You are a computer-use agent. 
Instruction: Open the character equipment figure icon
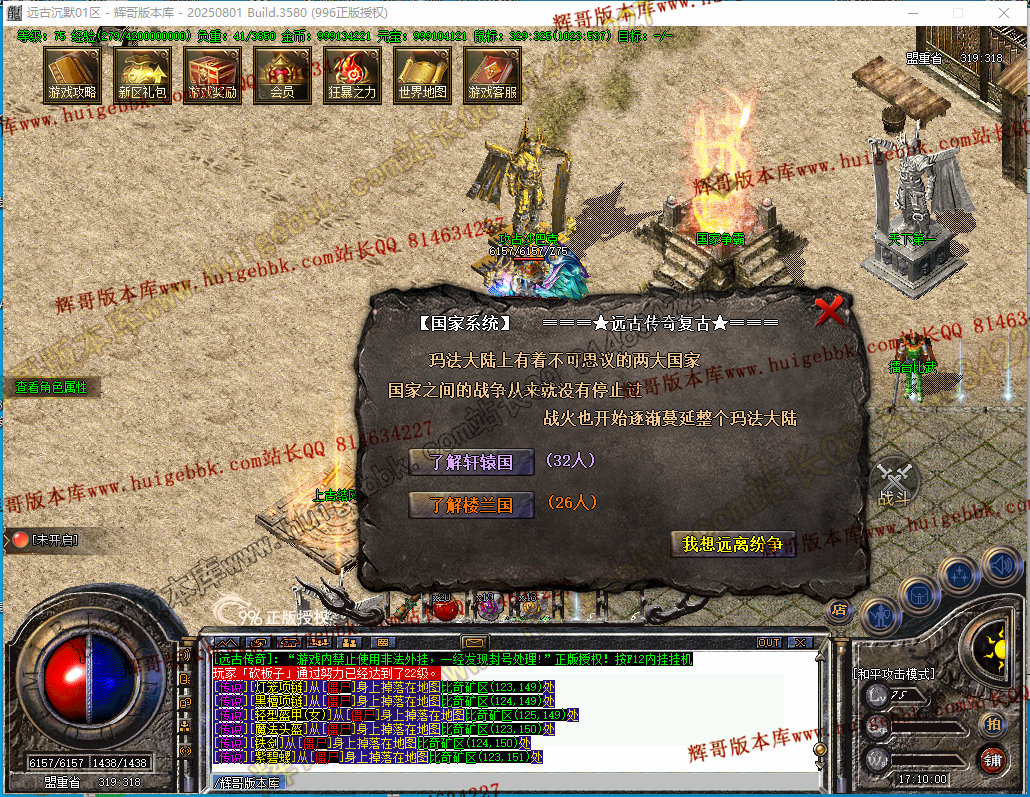click(x=880, y=614)
